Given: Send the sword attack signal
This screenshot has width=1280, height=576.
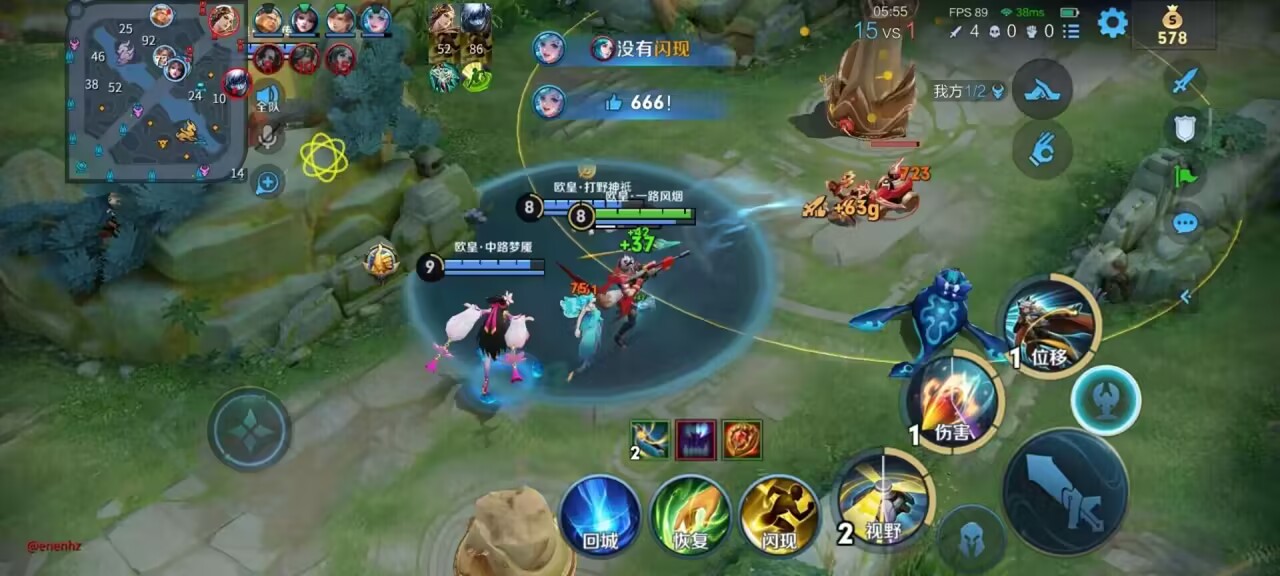Looking at the screenshot, I should 1185,80.
